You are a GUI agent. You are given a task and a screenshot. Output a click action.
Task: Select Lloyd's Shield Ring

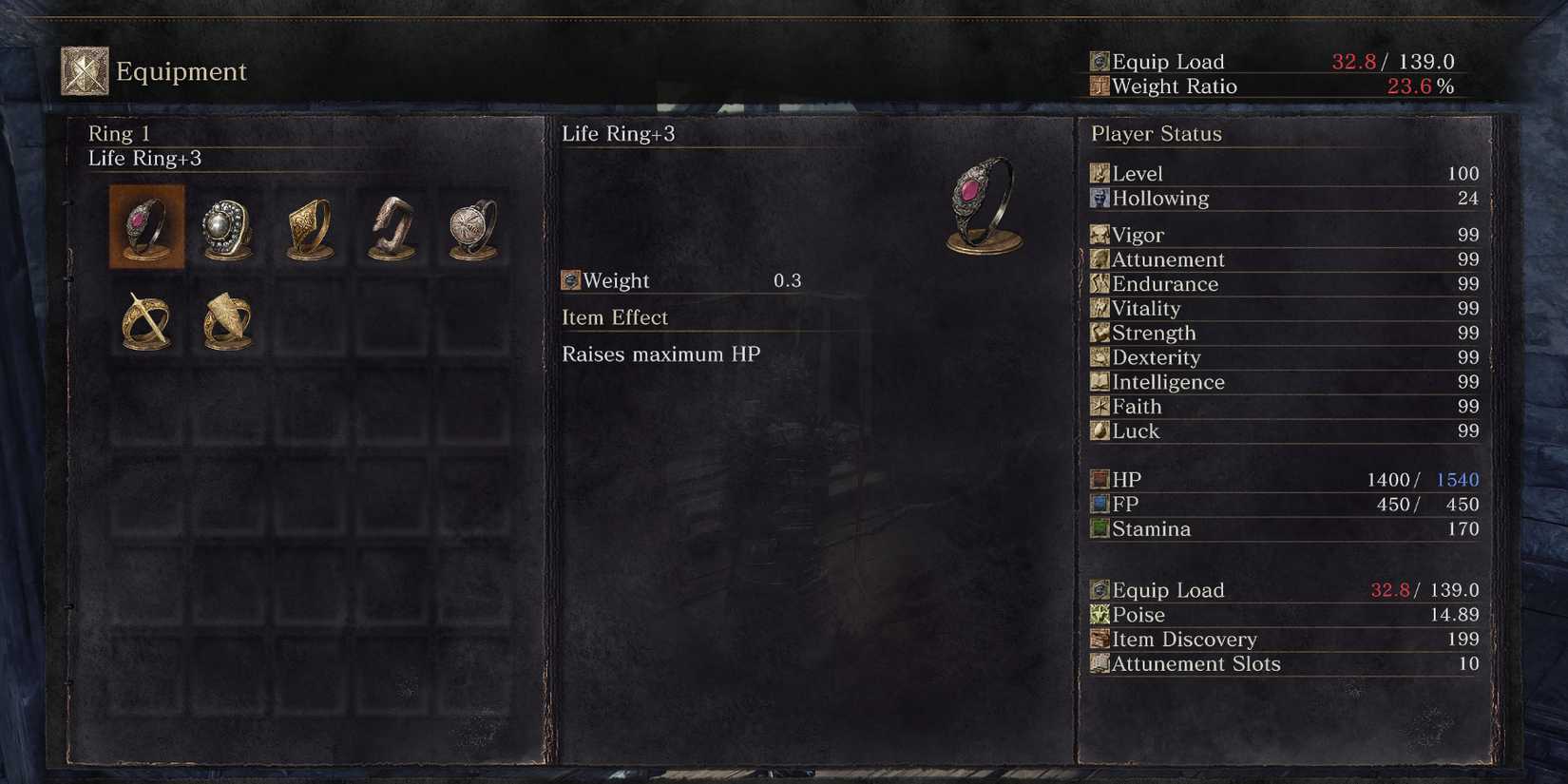click(x=226, y=320)
